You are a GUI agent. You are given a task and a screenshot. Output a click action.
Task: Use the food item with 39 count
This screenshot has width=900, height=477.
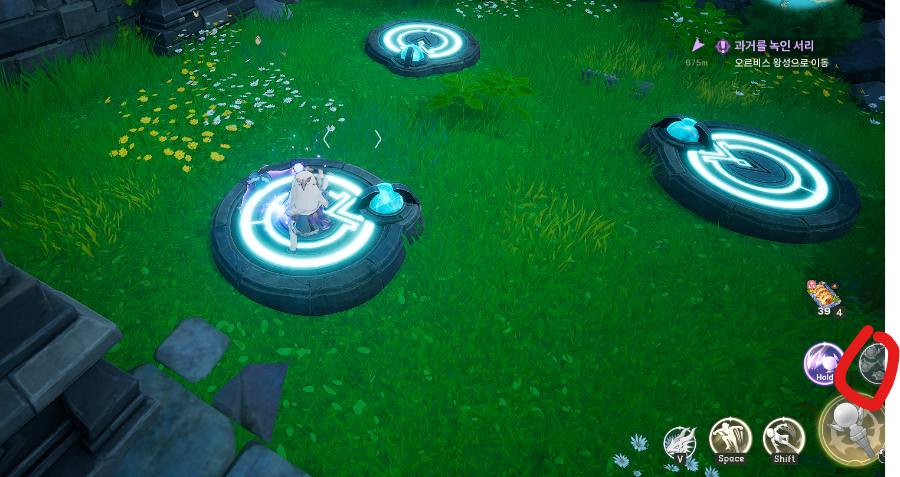(x=824, y=296)
